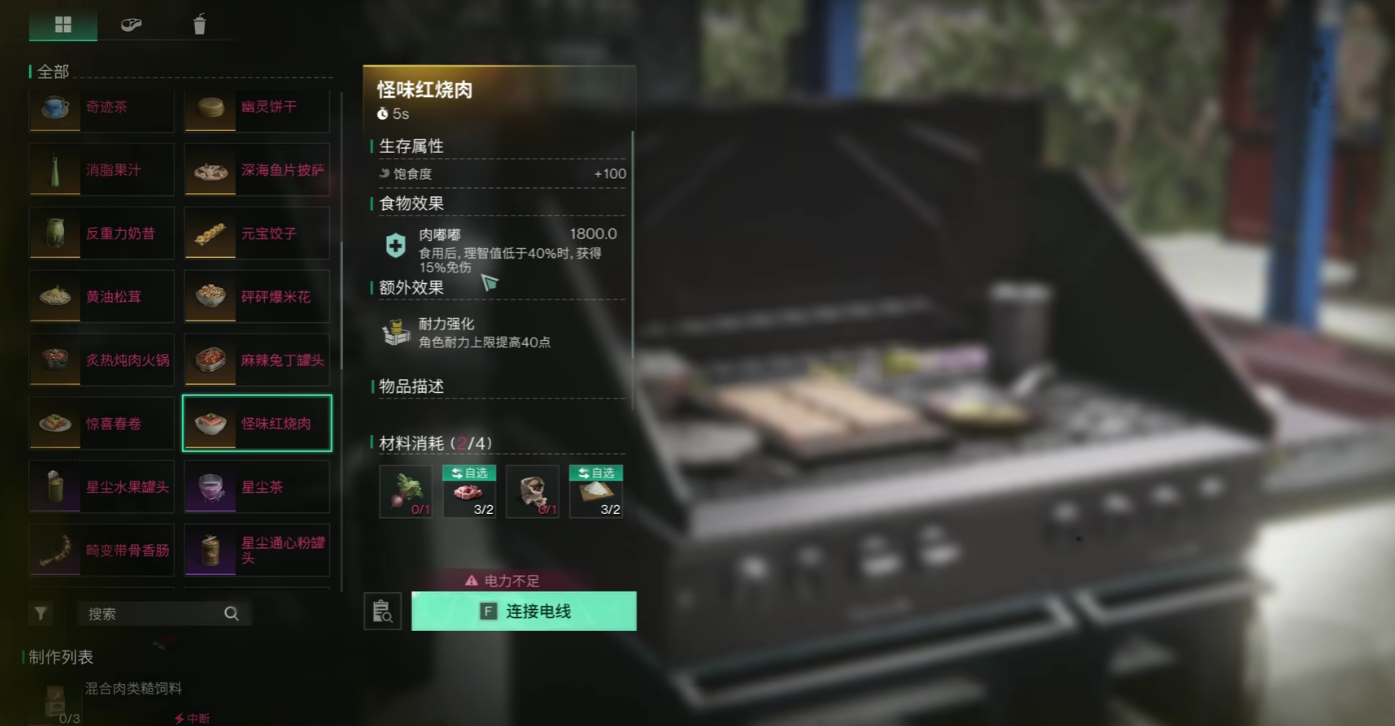Switch to the meat food category tab
This screenshot has width=1395, height=726.
pyautogui.click(x=131, y=24)
